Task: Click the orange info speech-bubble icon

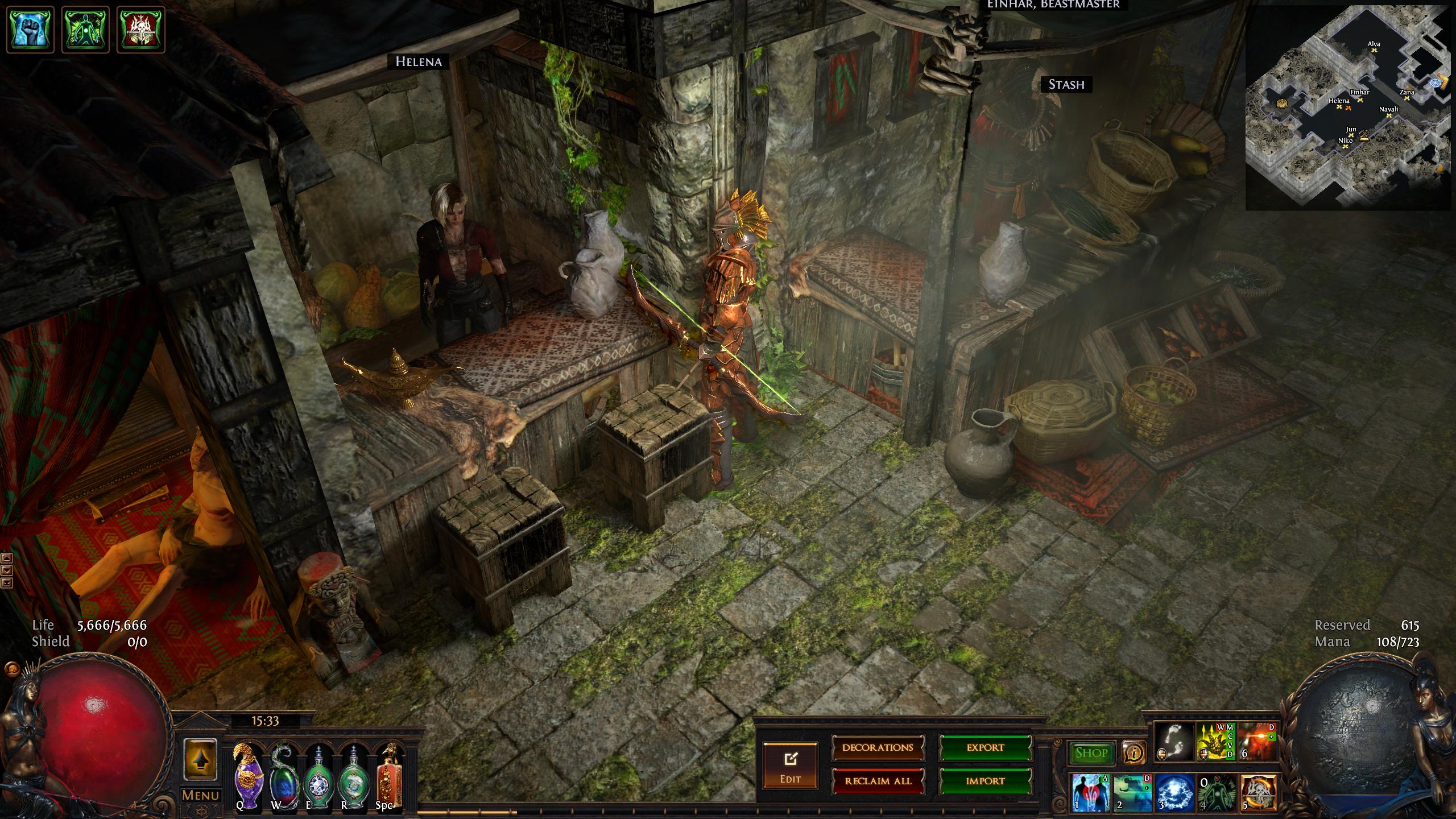Action: [x=1134, y=753]
